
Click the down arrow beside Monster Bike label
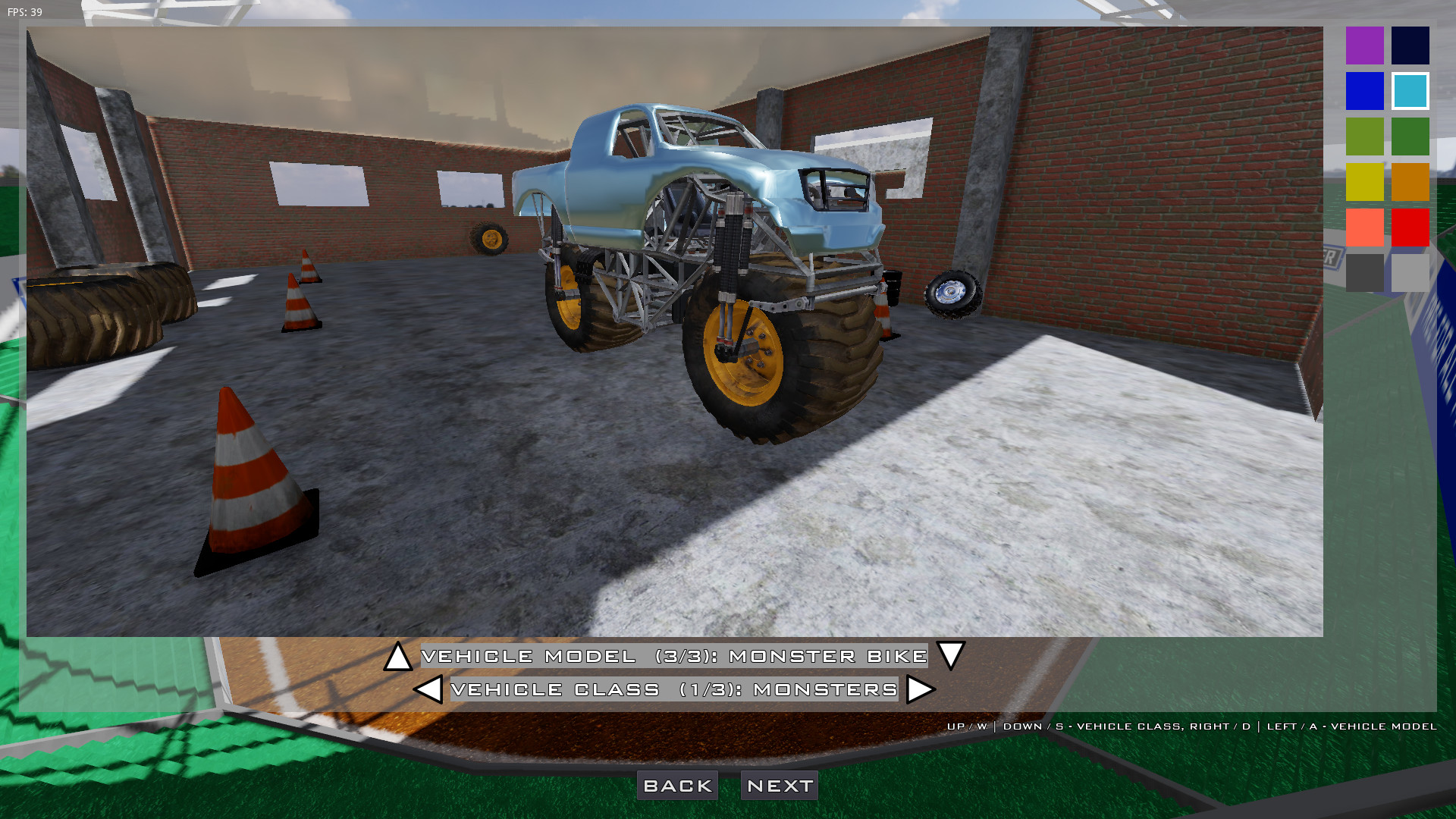coord(950,657)
